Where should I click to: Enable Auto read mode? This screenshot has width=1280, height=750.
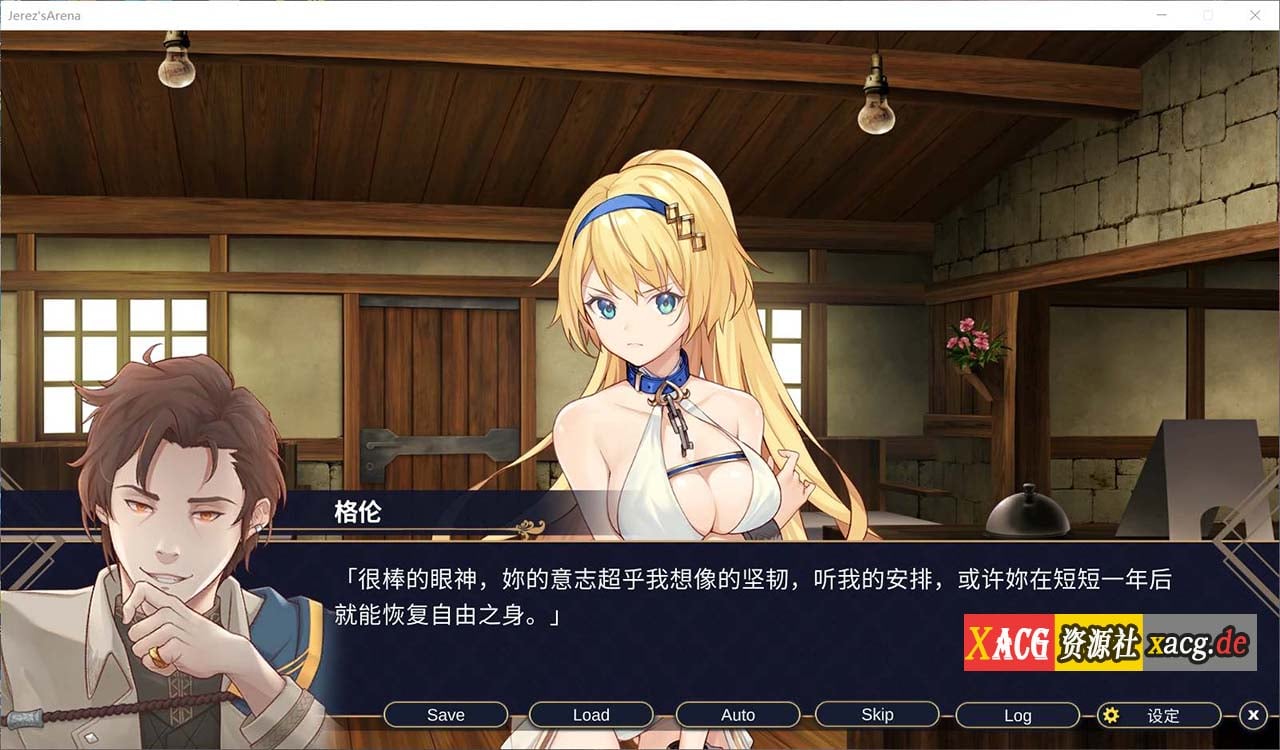[738, 715]
